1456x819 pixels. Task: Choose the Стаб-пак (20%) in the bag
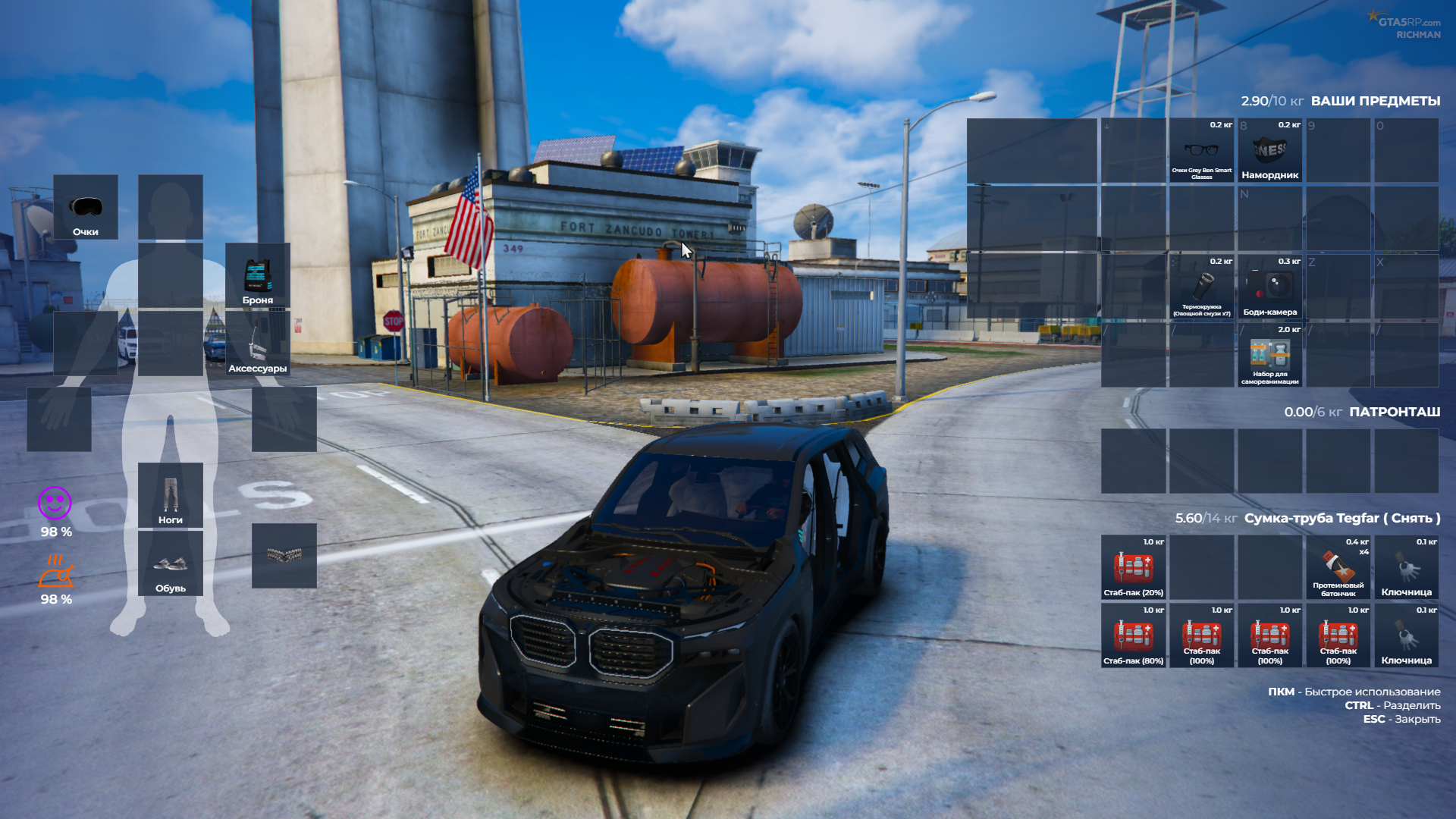1134,568
